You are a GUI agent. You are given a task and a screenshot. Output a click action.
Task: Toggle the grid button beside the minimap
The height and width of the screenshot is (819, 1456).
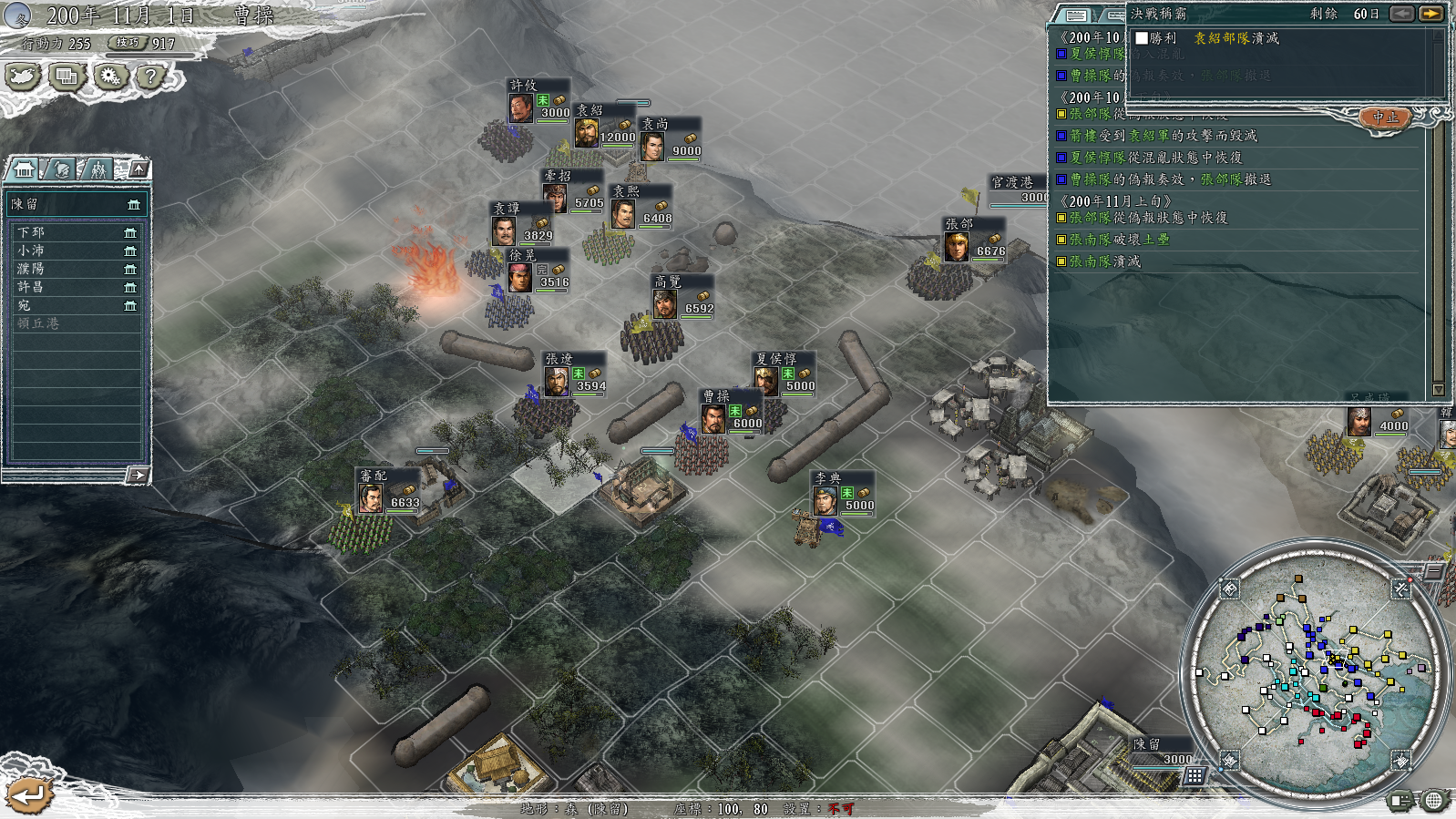[x=1194, y=775]
